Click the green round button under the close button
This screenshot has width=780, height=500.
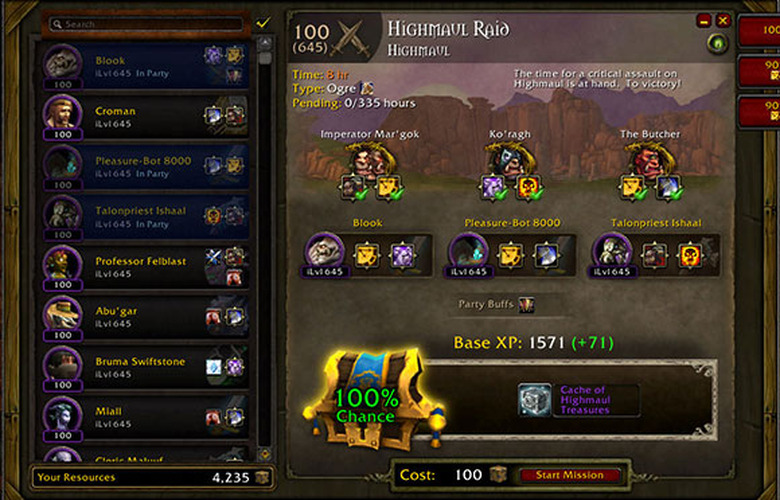[x=716, y=44]
